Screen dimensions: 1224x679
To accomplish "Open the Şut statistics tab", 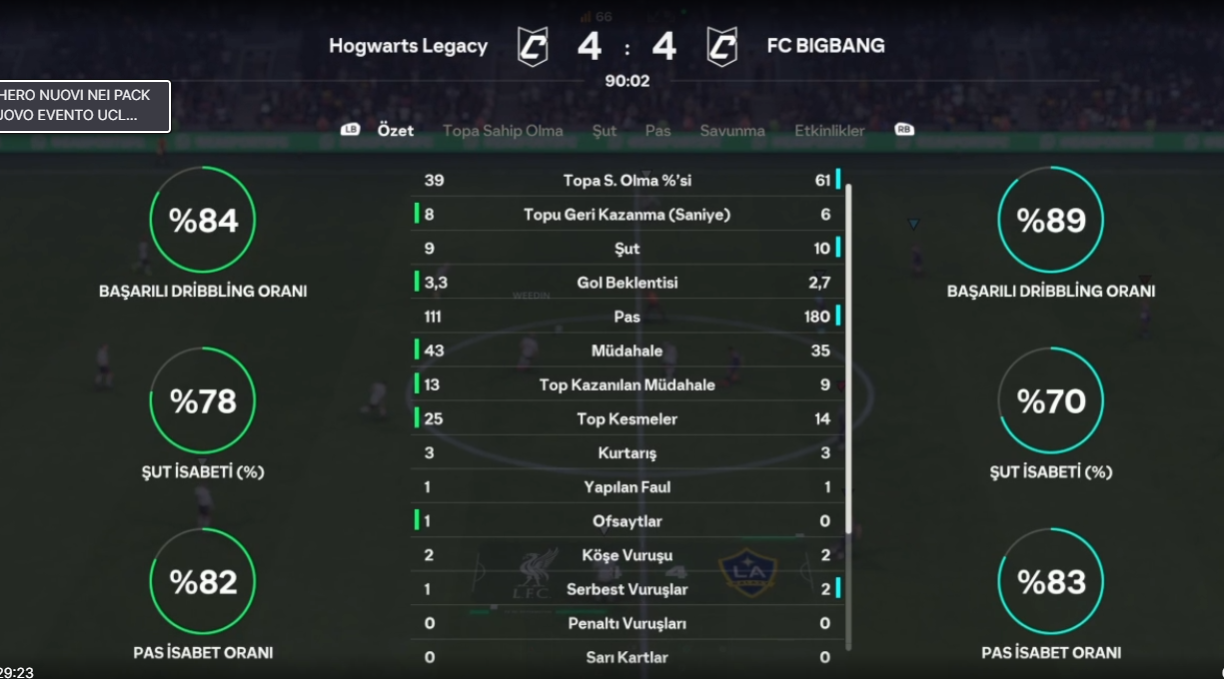I will tap(604, 131).
